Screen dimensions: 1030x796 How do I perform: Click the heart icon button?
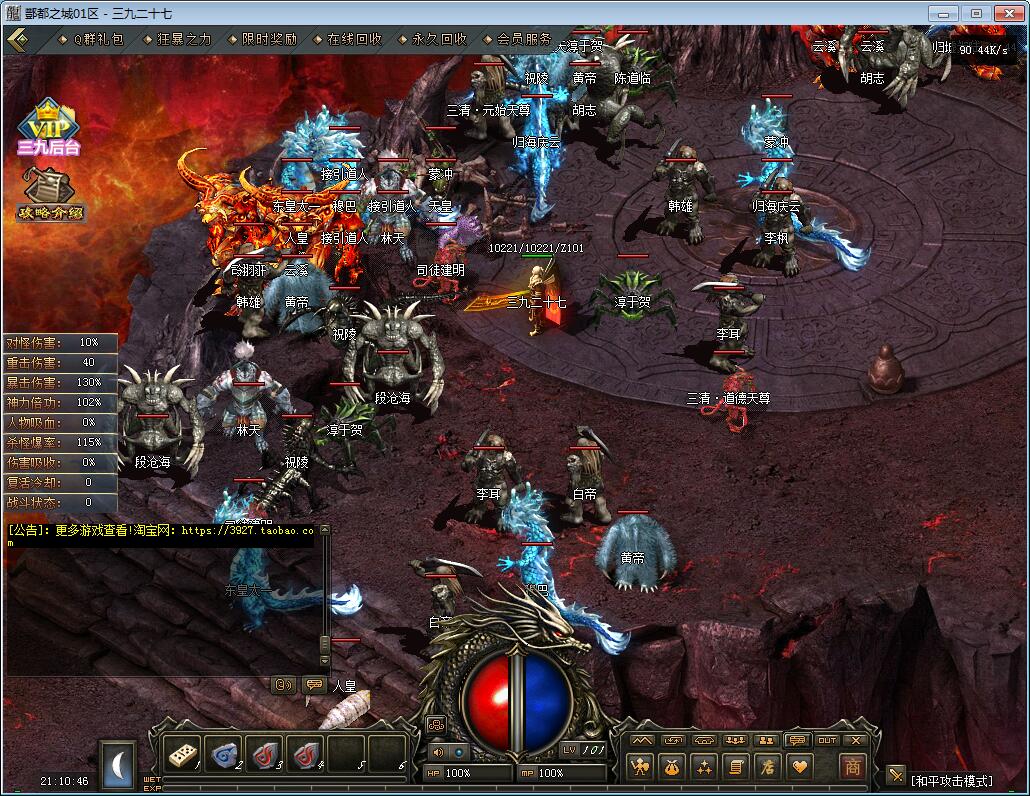coord(799,766)
